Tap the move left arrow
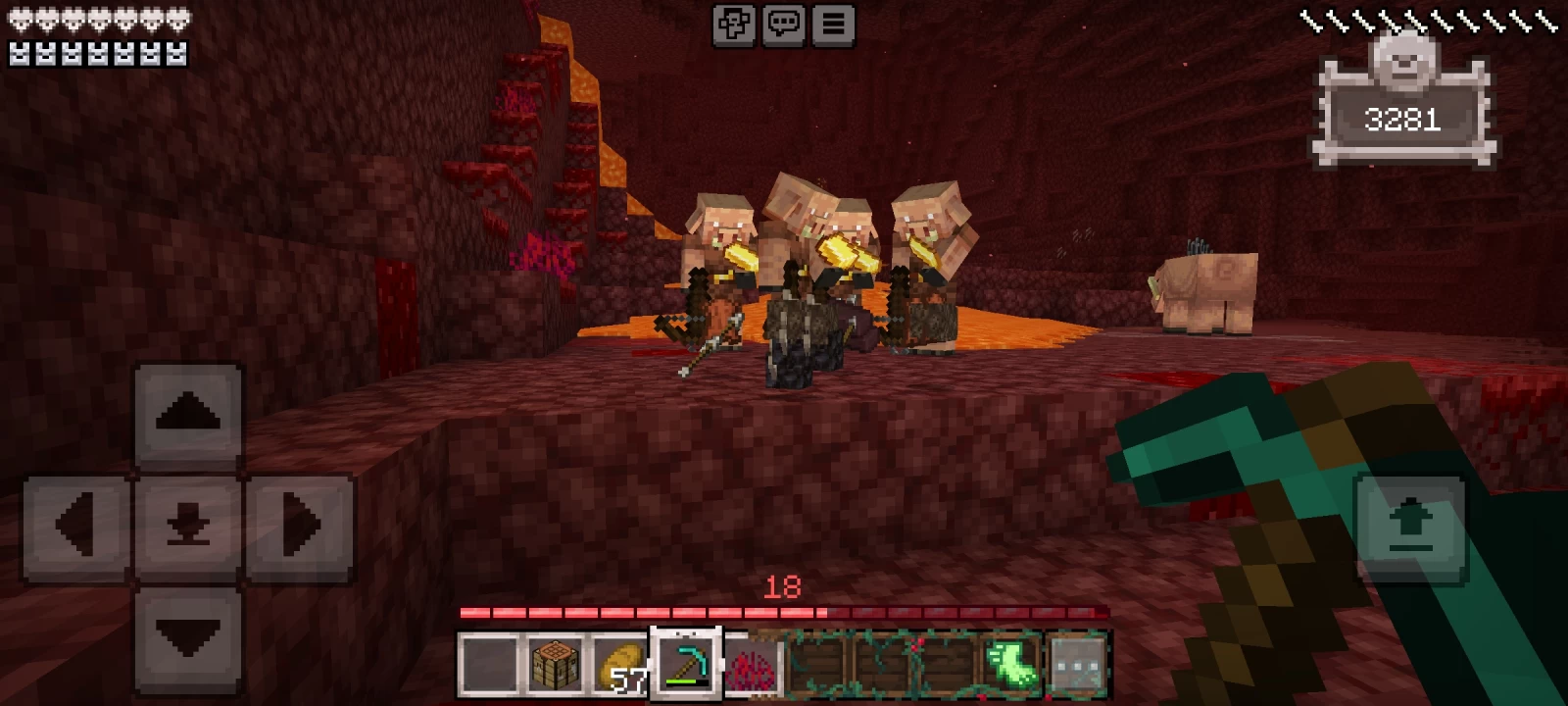Screen dimensions: 1568x706 pos(76,526)
